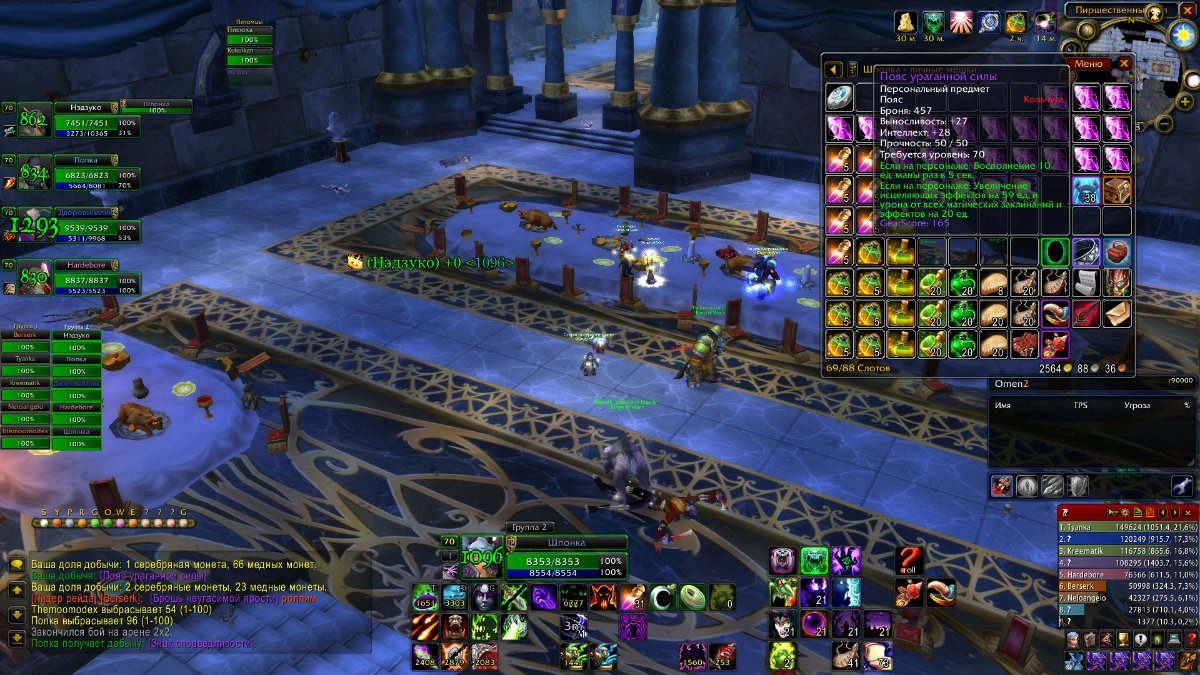1200x675 pixels.
Task: Select the raw meat stack of 17
Action: coord(1024,344)
